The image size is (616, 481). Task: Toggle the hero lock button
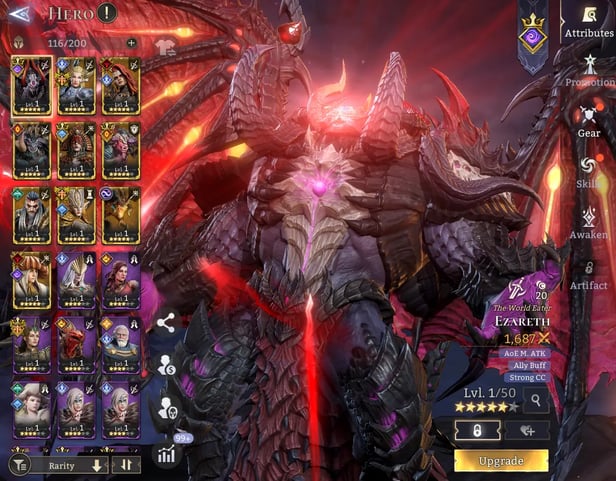pyautogui.click(x=477, y=431)
